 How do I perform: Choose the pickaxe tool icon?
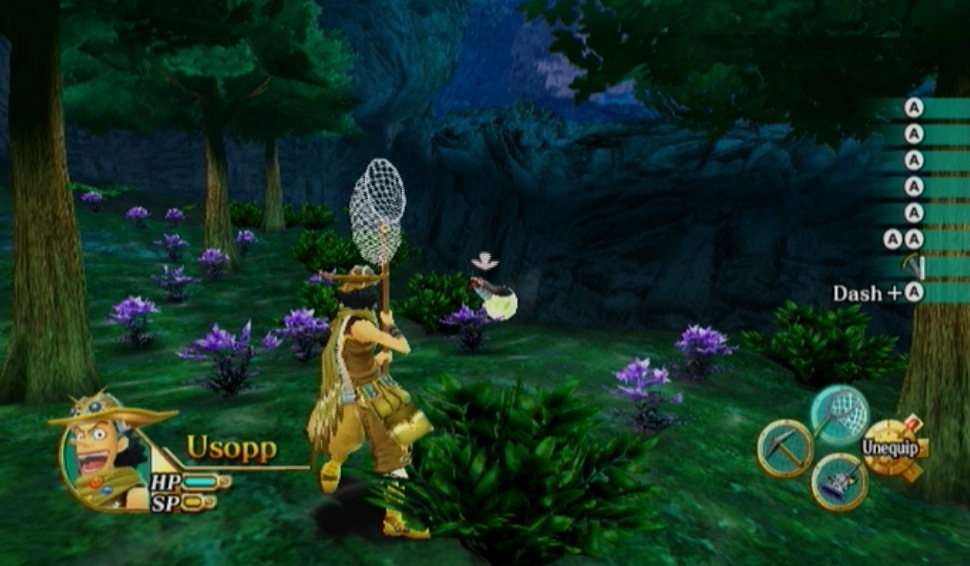point(784,448)
